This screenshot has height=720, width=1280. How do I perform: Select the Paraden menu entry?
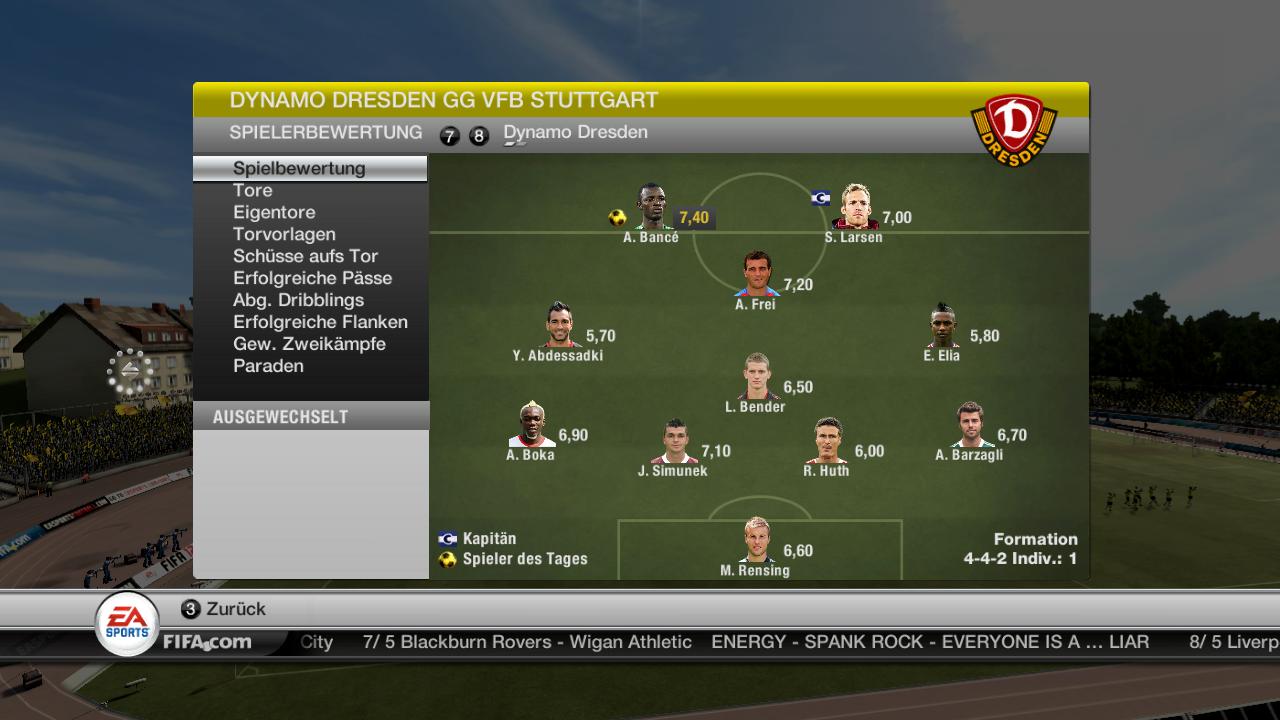(x=268, y=366)
